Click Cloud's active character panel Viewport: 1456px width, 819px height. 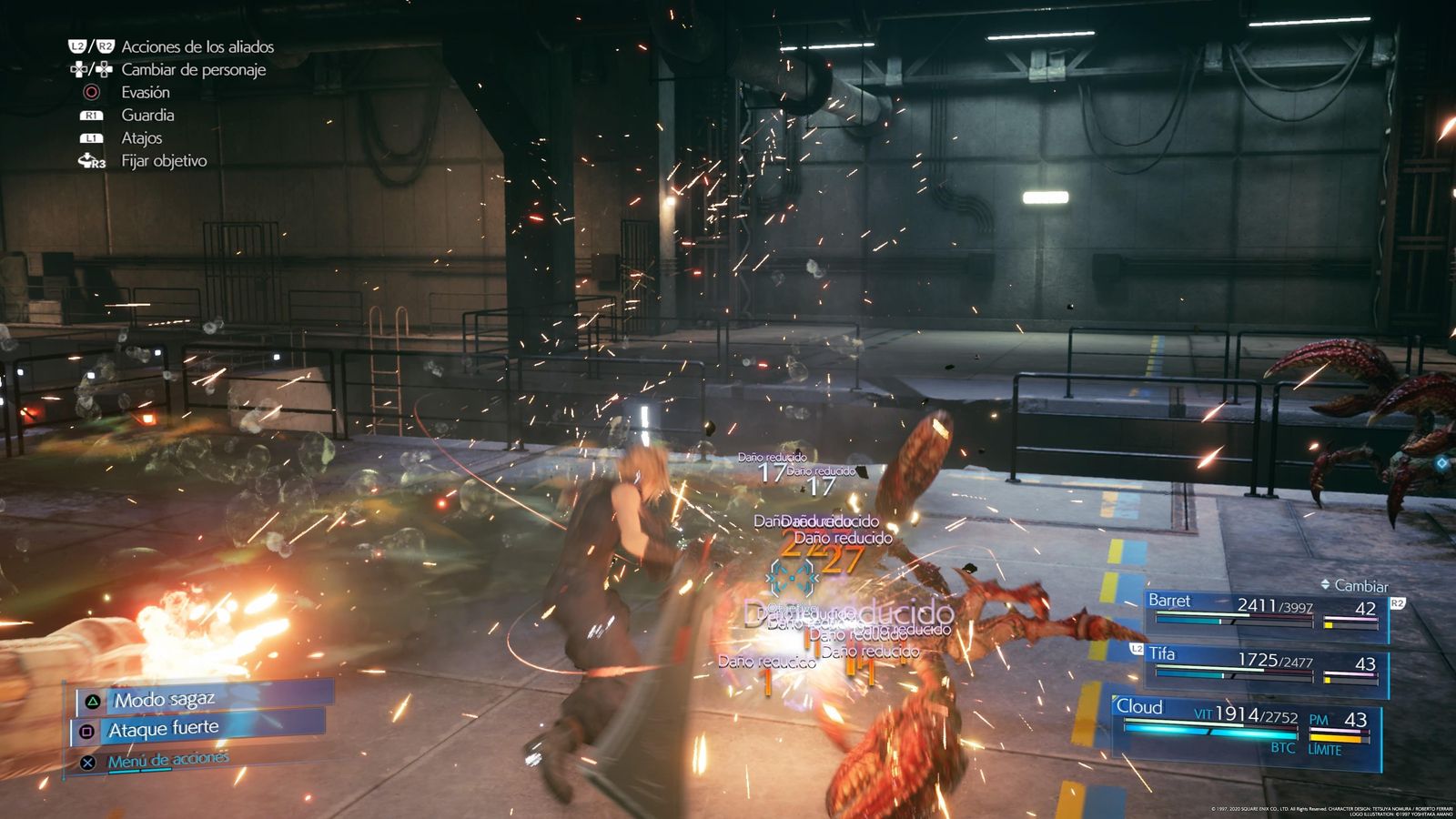[x=1245, y=727]
